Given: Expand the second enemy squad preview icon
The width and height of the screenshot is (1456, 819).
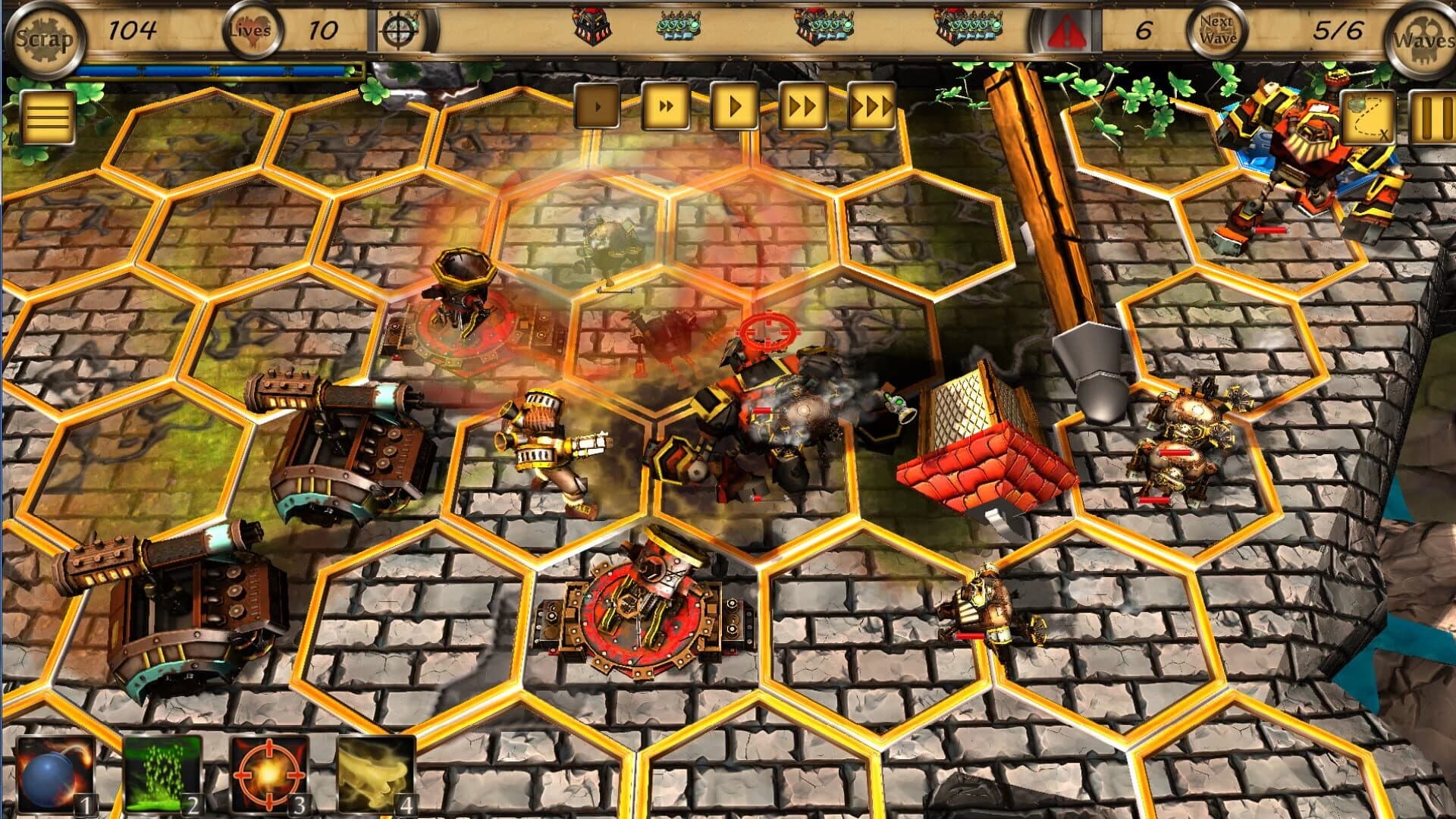Looking at the screenshot, I should [680, 27].
